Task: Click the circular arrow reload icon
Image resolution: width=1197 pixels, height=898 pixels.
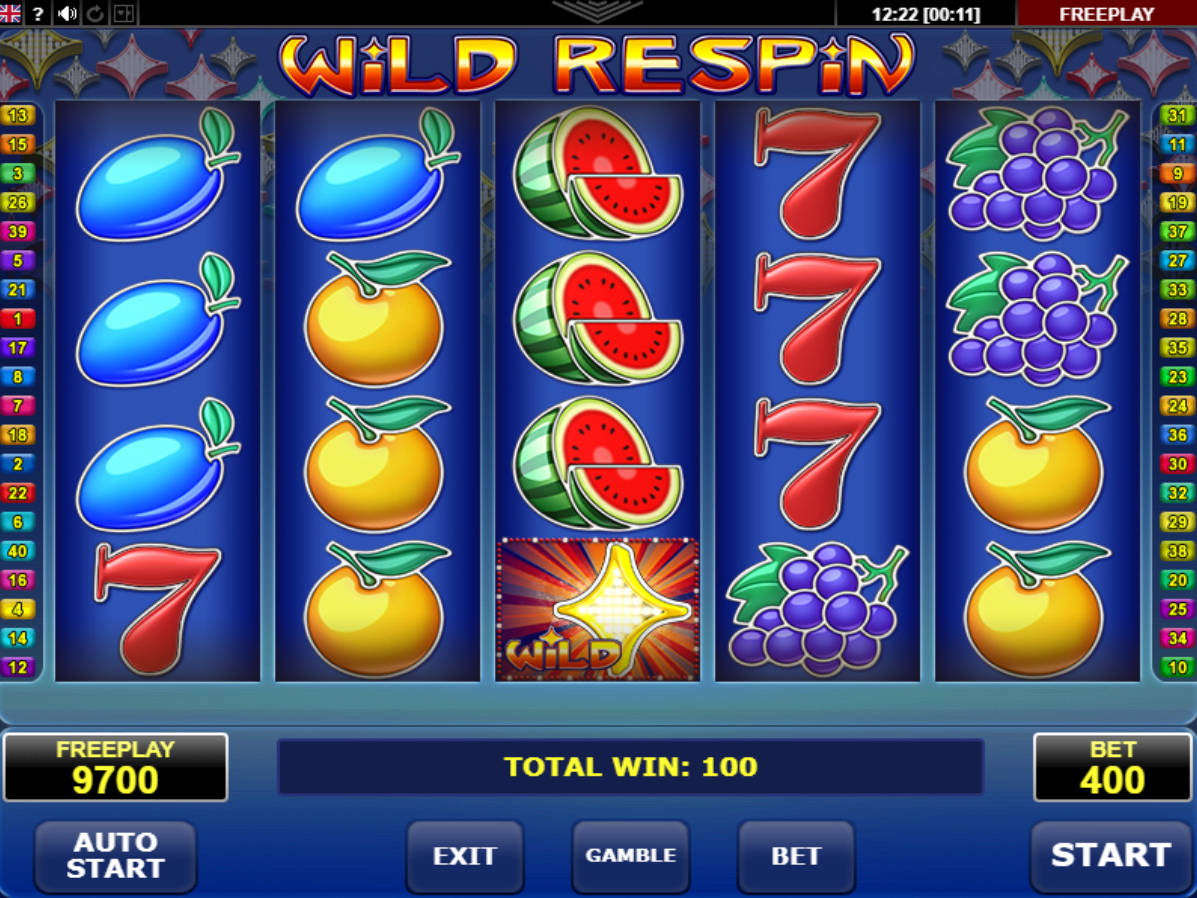Action: tap(96, 13)
